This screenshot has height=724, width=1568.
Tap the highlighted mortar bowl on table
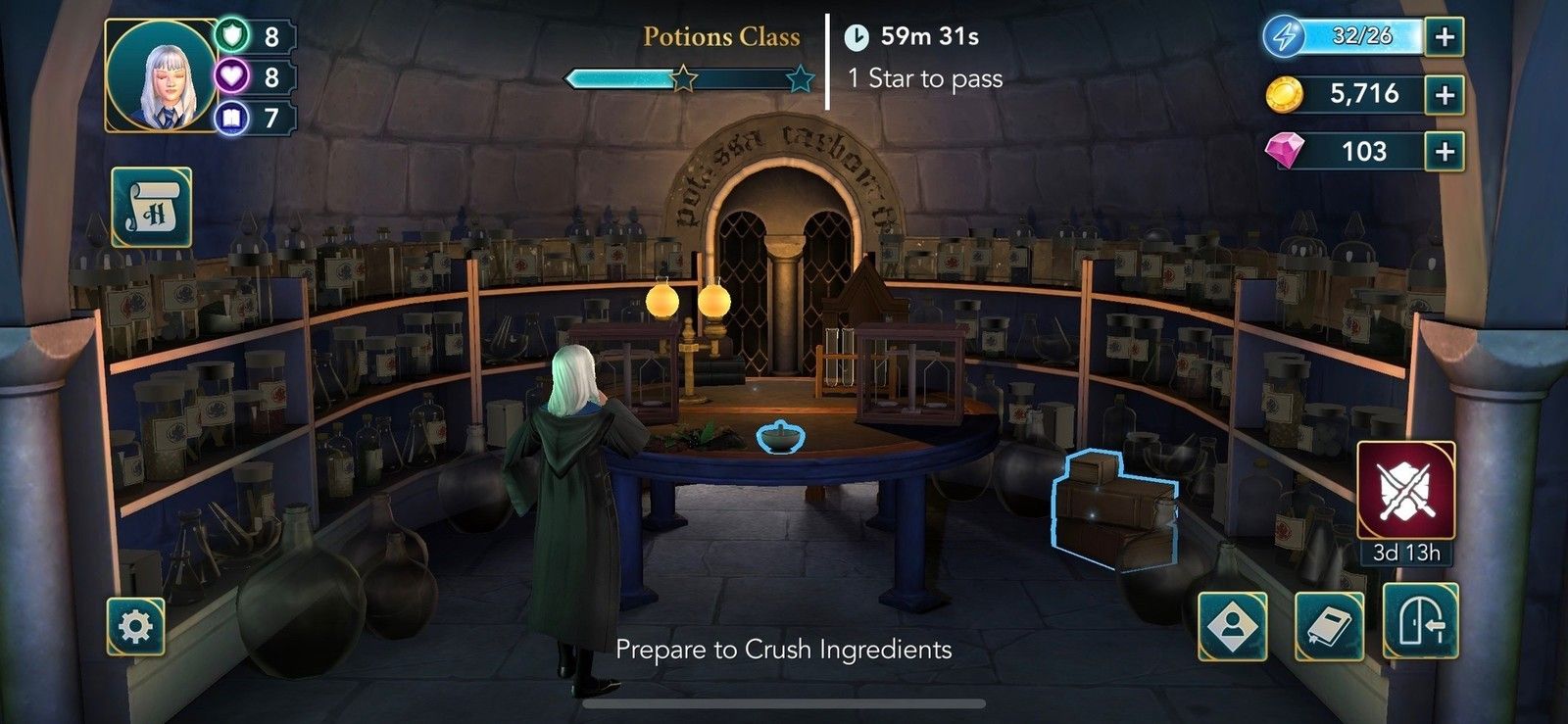780,437
